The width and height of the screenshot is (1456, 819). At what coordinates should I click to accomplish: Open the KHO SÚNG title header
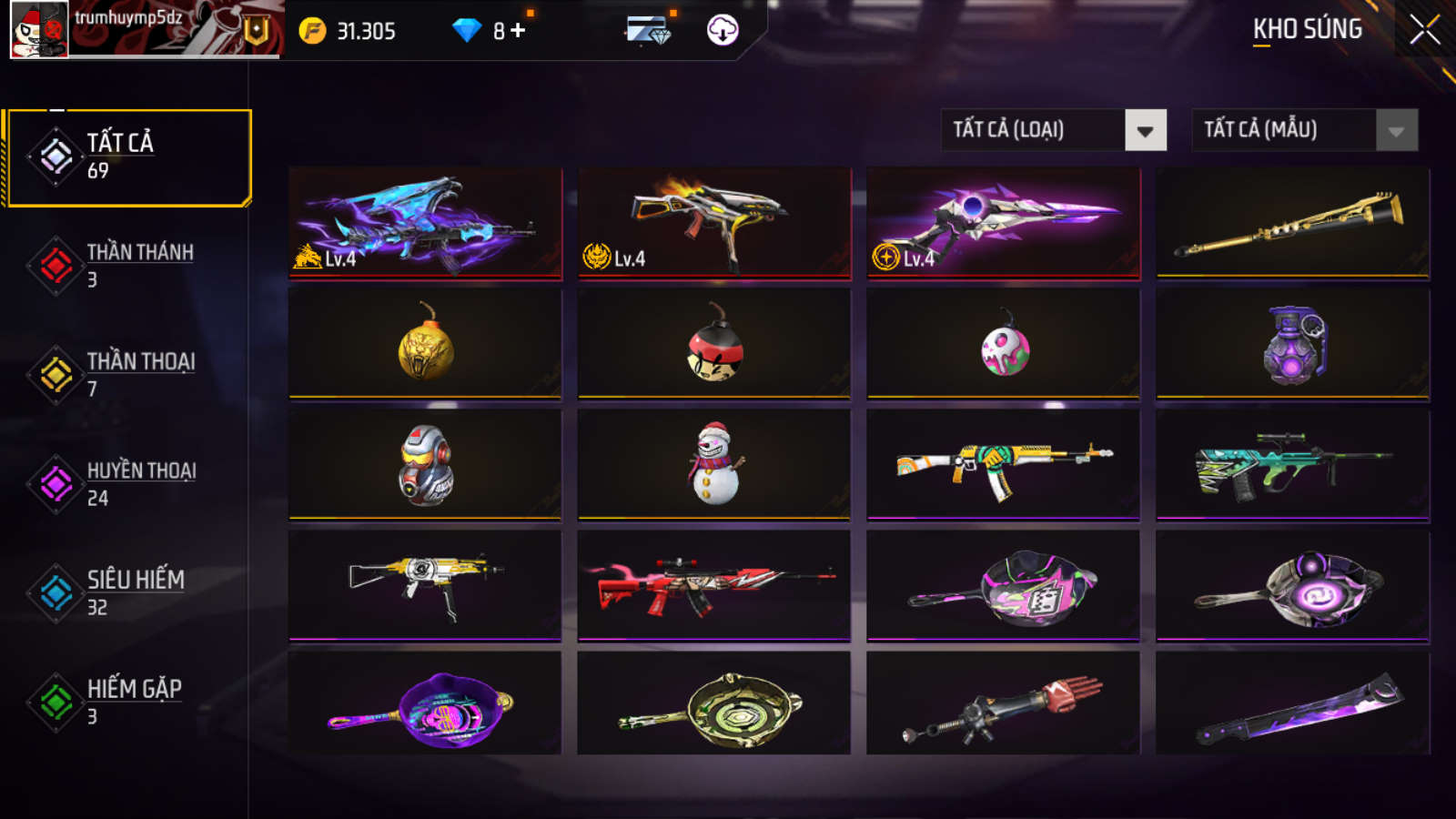point(1308,30)
